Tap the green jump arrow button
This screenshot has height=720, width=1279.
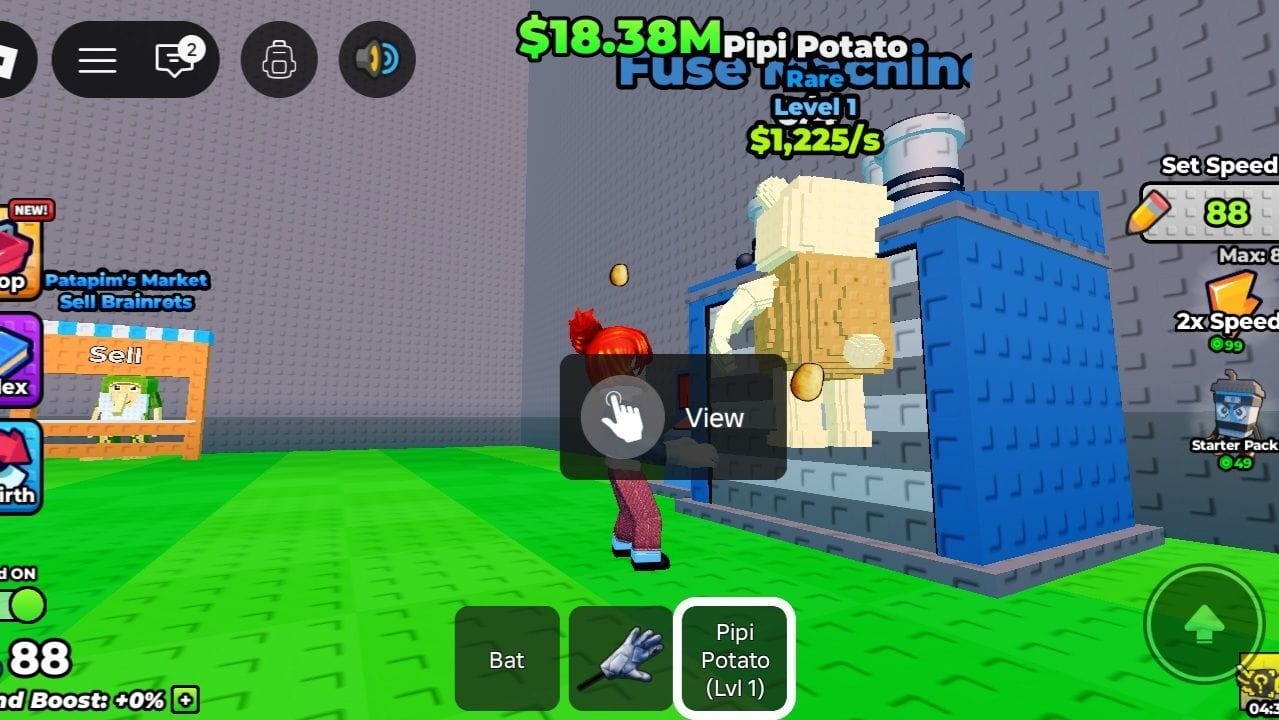tap(1204, 625)
